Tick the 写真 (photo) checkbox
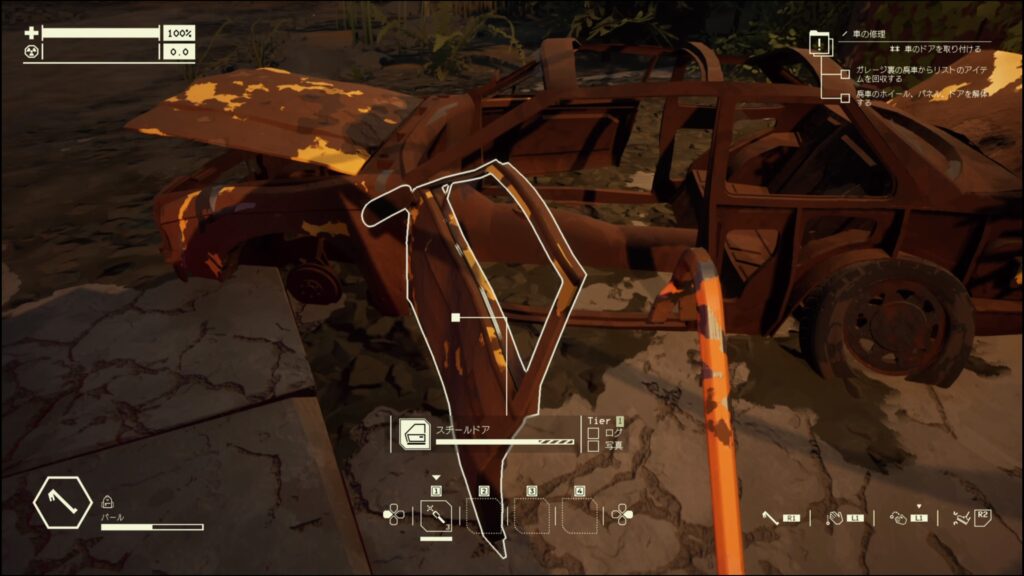1024x576 pixels. (593, 445)
